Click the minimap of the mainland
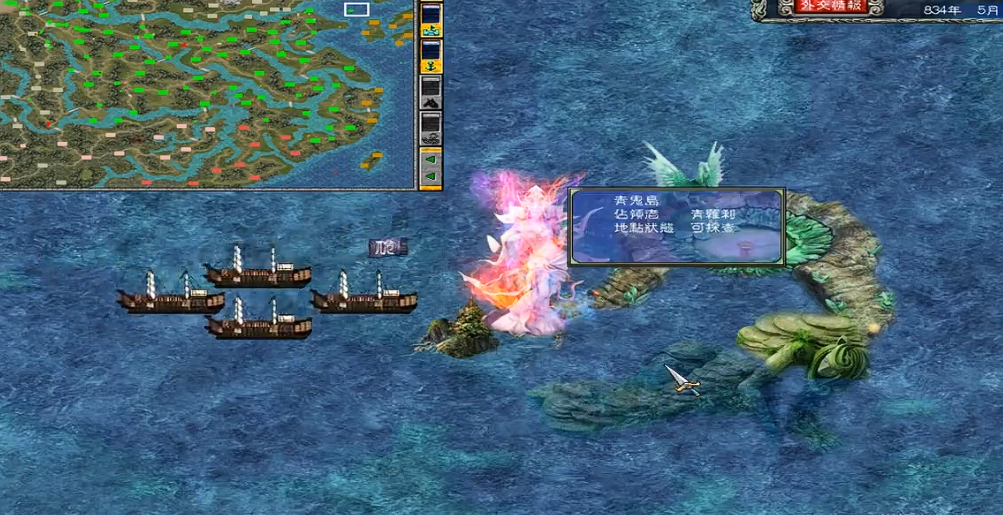Screen dimensions: 1003x515 [200, 95]
